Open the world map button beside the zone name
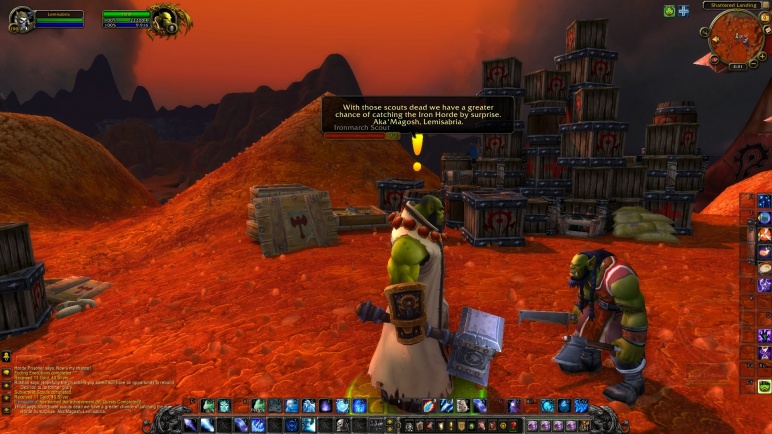This screenshot has height=434, width=772. point(764,5)
